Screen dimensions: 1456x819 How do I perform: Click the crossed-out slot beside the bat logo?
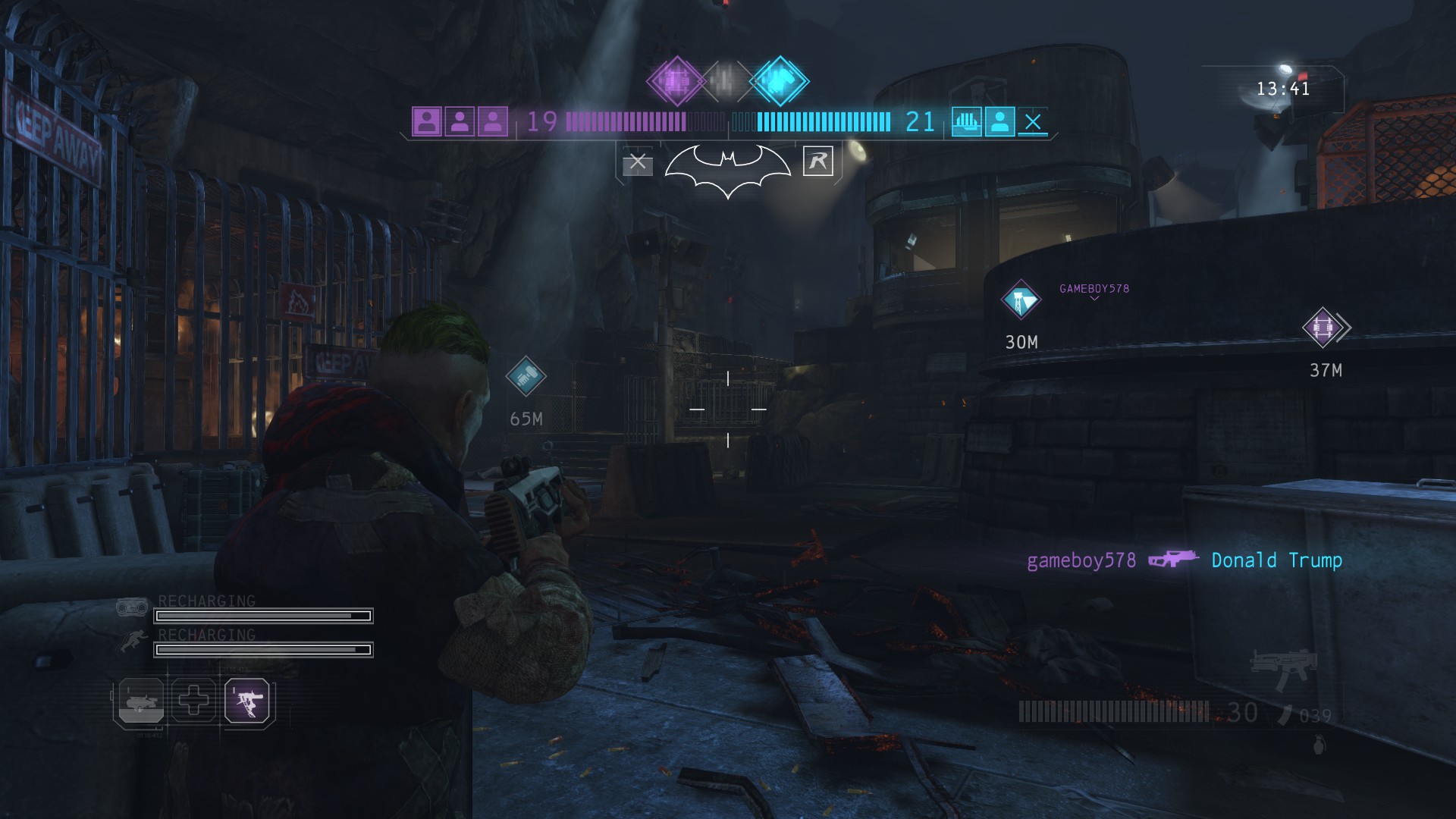pos(638,162)
